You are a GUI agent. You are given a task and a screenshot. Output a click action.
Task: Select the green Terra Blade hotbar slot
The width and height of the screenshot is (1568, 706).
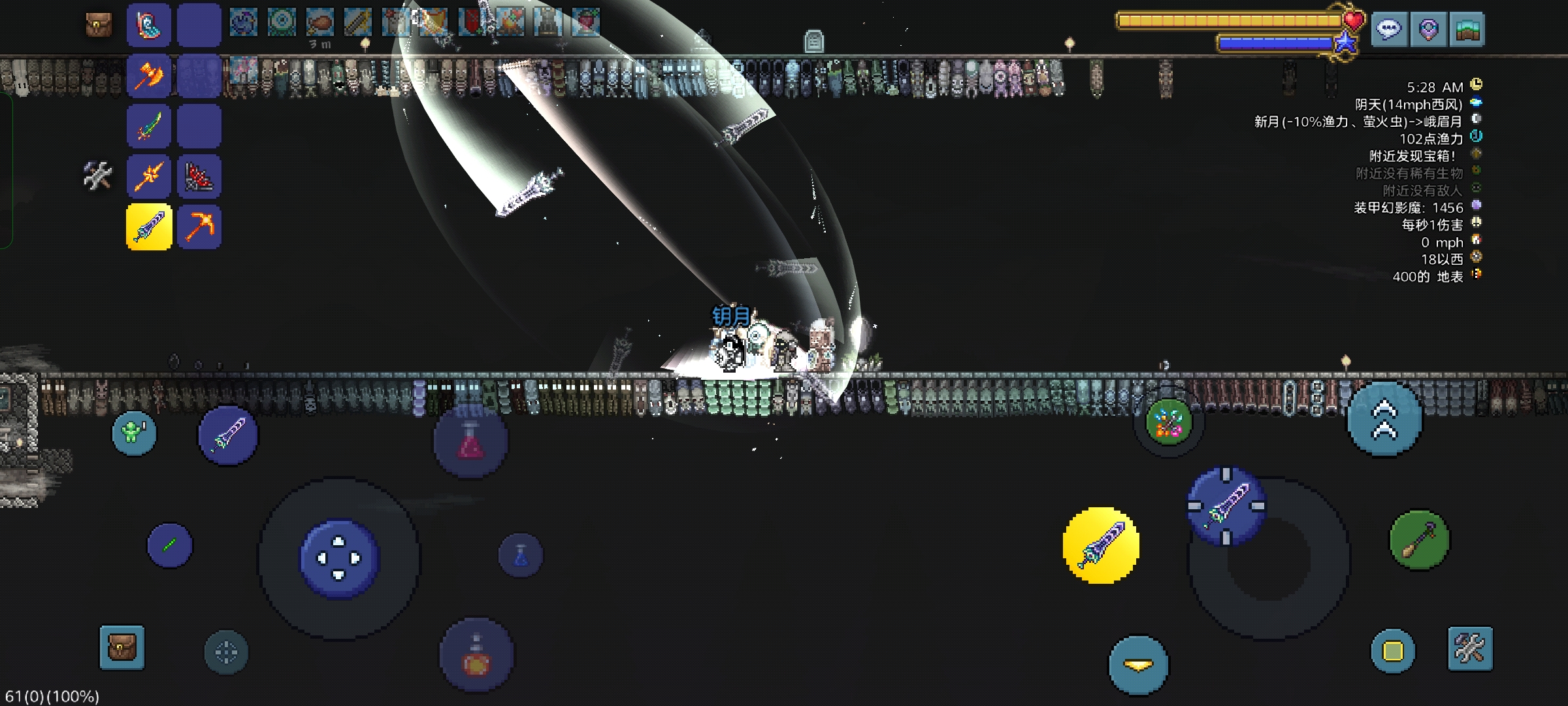pos(149,126)
